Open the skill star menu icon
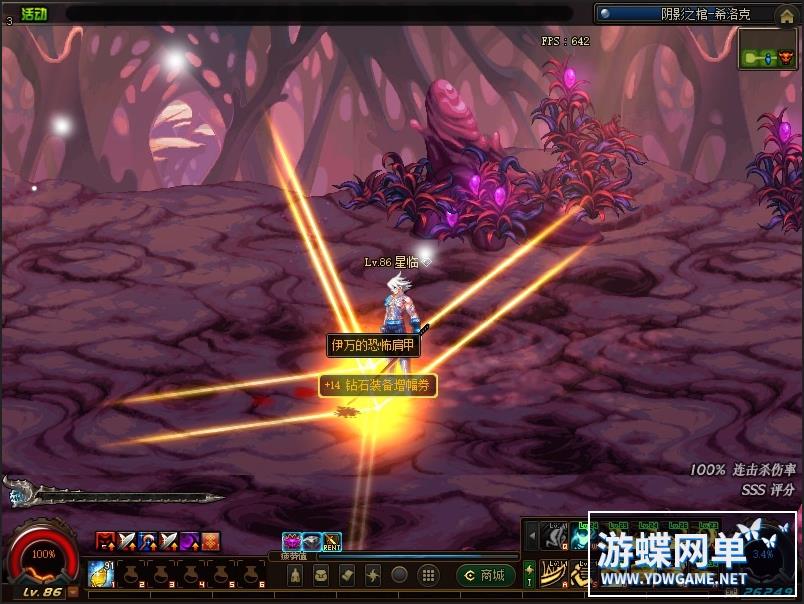 pyautogui.click(x=372, y=575)
